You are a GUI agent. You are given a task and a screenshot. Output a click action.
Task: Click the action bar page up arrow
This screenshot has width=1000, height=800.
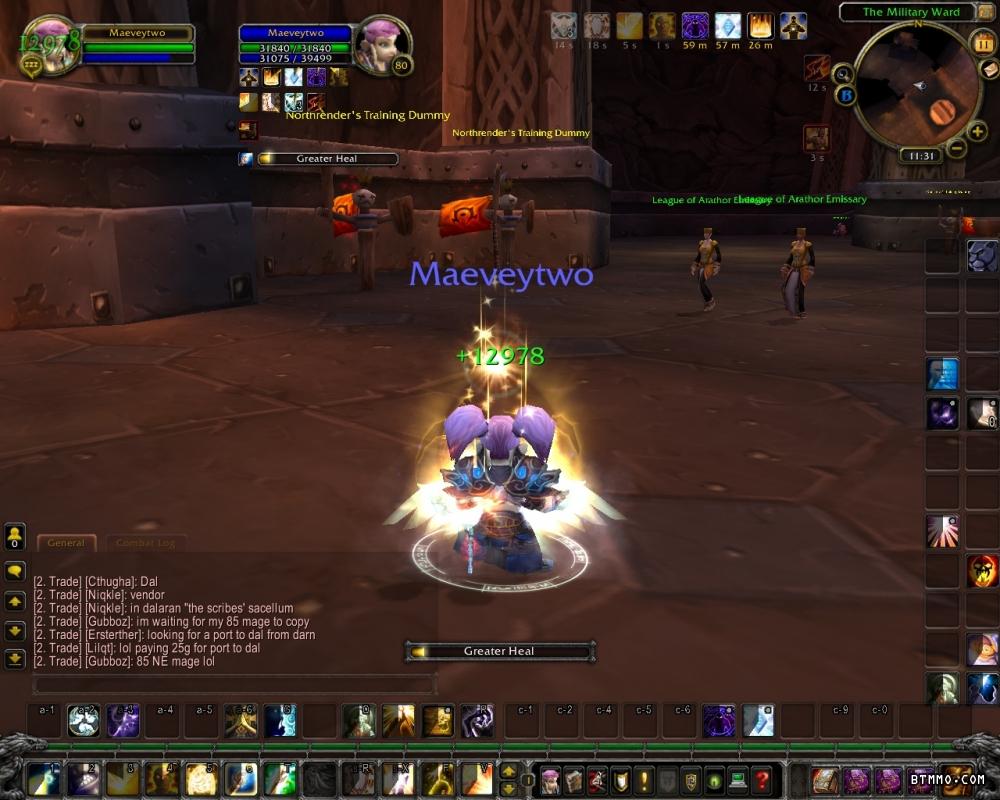coord(508,772)
